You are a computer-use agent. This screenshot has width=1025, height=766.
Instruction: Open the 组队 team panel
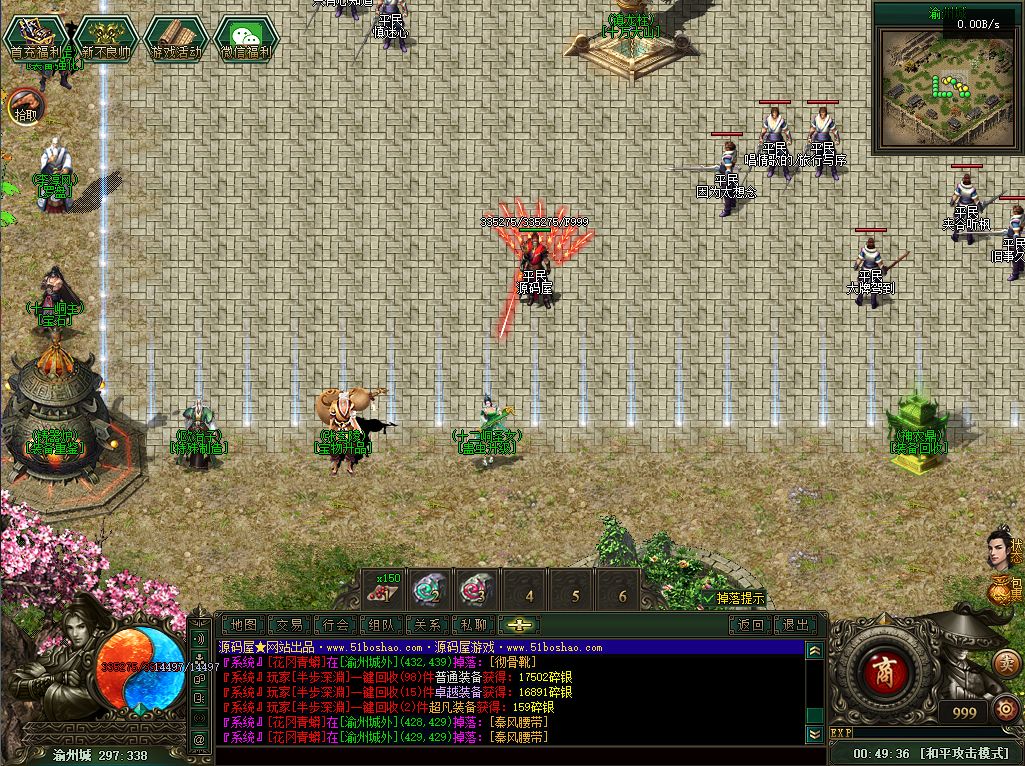coord(381,625)
